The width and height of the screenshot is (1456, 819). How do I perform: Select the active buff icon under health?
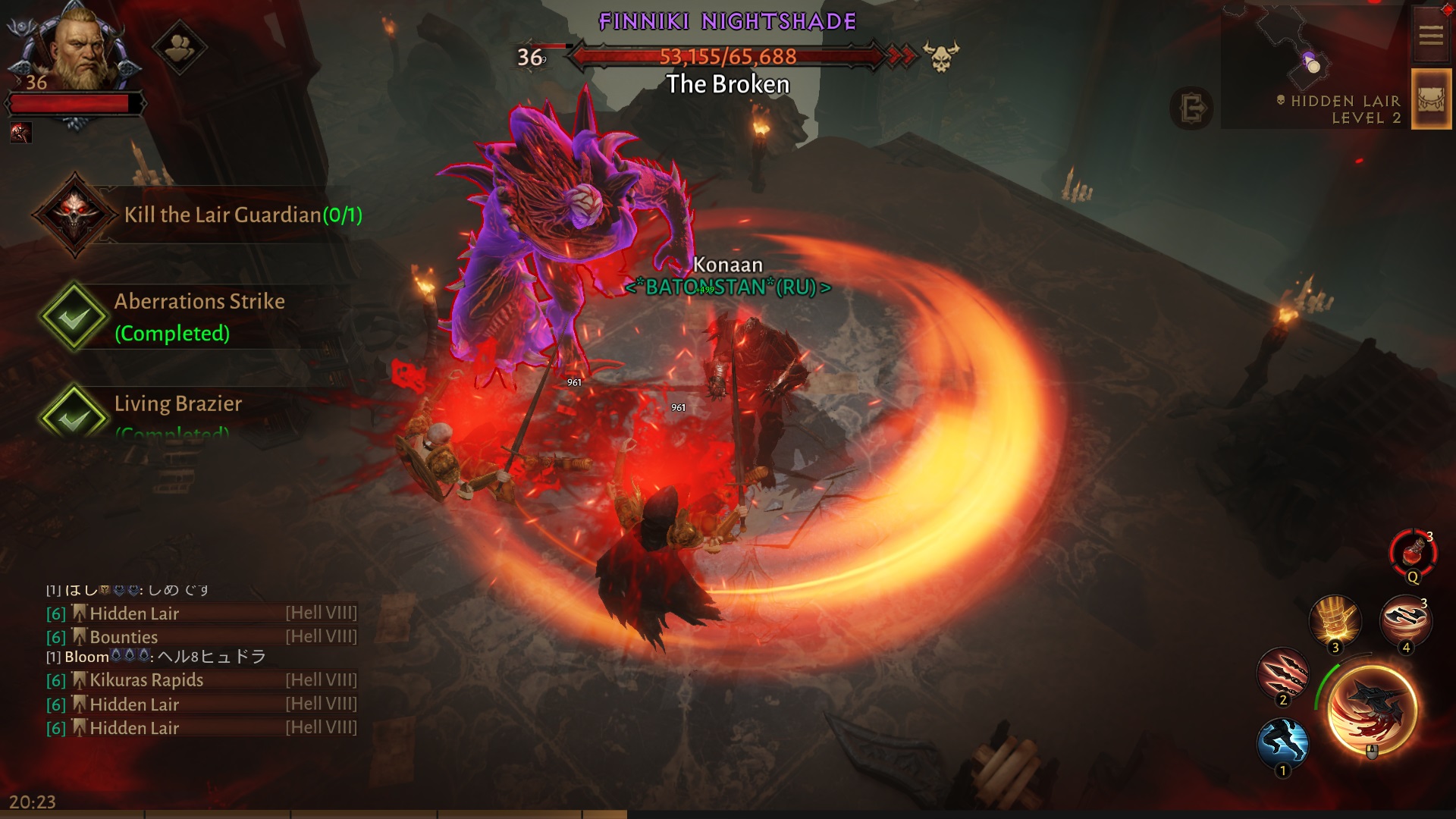21,133
